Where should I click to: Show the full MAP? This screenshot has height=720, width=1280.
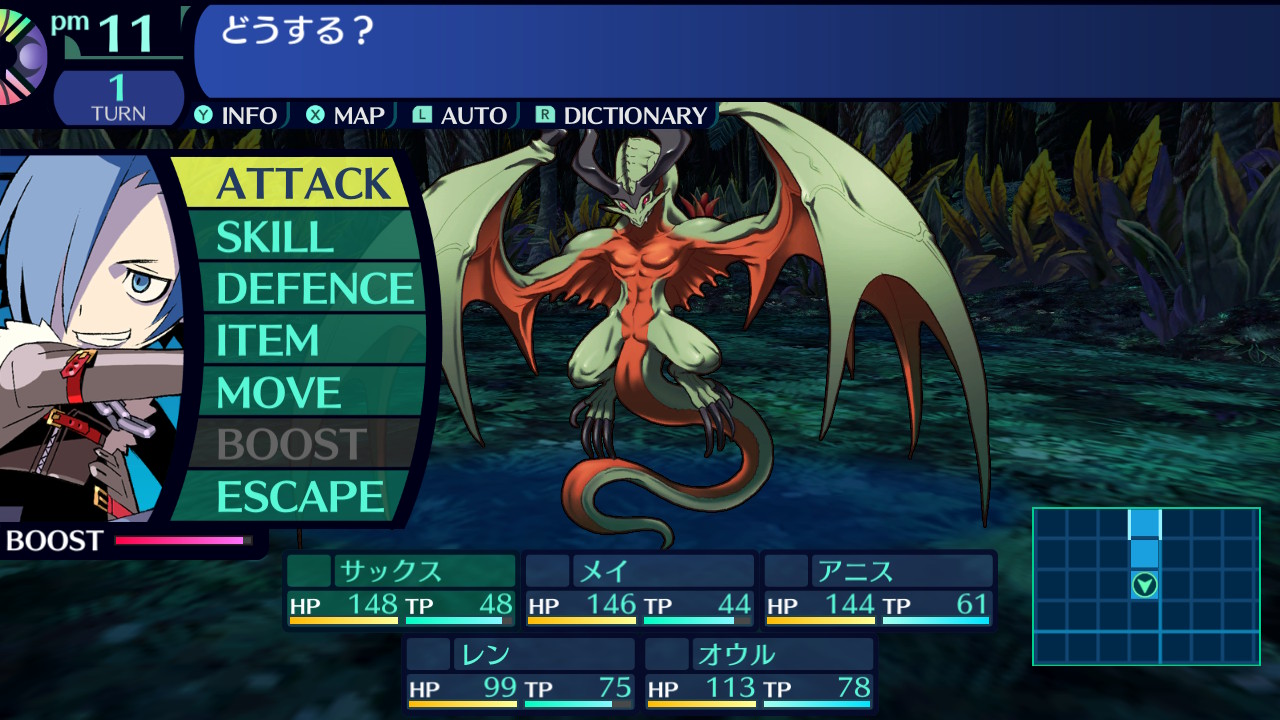pos(346,116)
